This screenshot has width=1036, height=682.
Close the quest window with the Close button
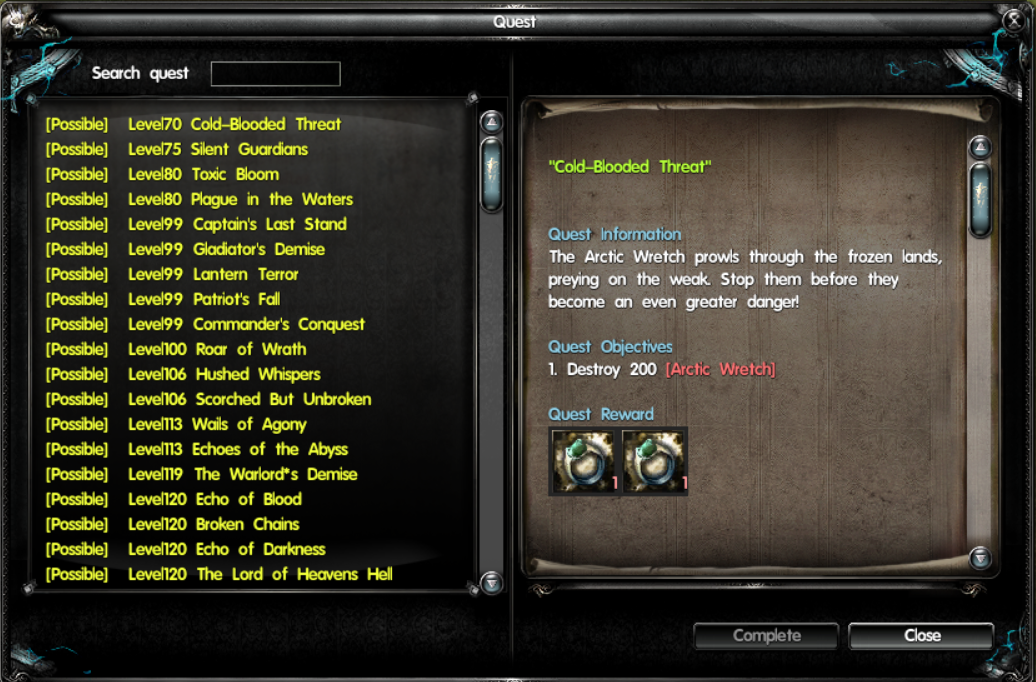tap(921, 635)
